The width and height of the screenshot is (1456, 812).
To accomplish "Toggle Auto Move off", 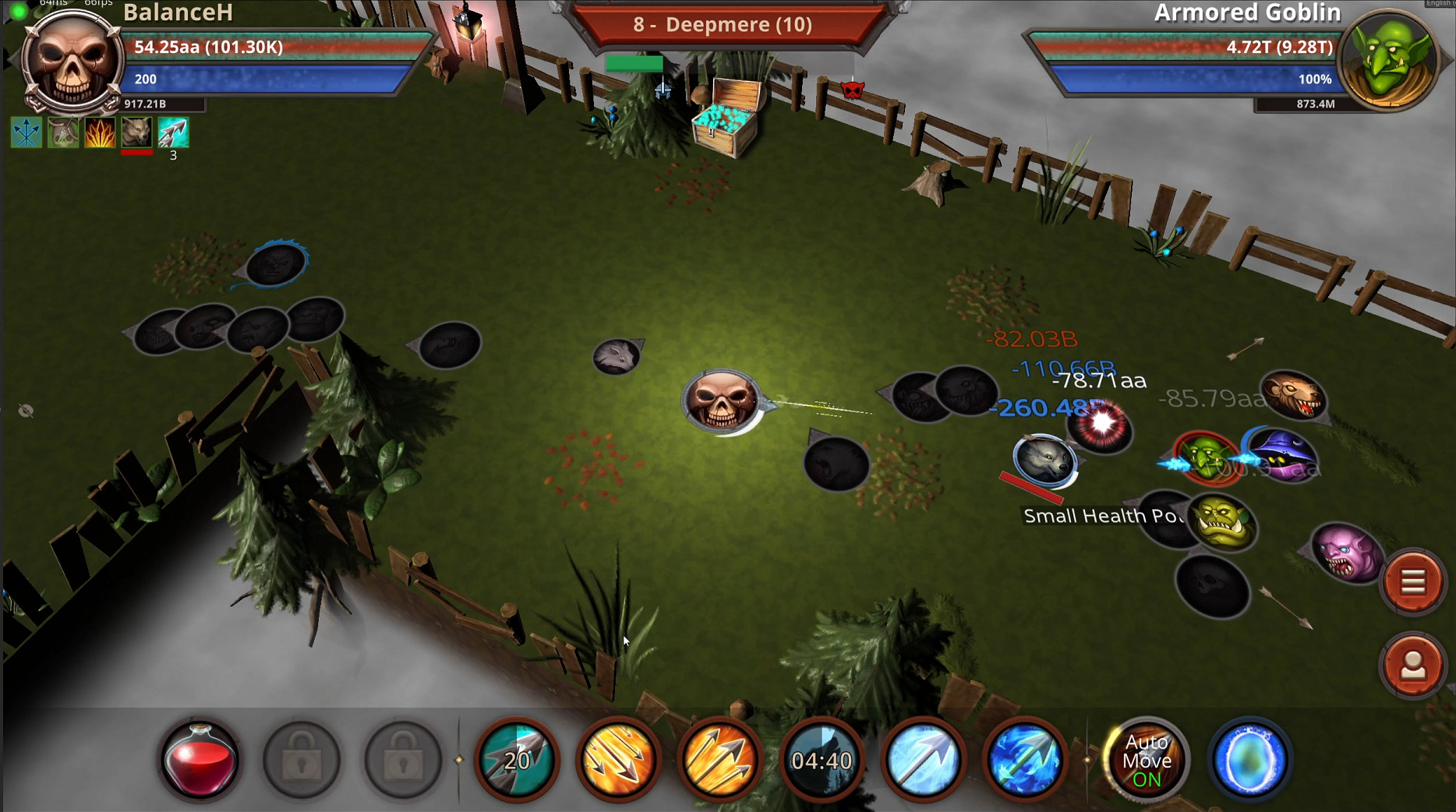I will pyautogui.click(x=1147, y=760).
